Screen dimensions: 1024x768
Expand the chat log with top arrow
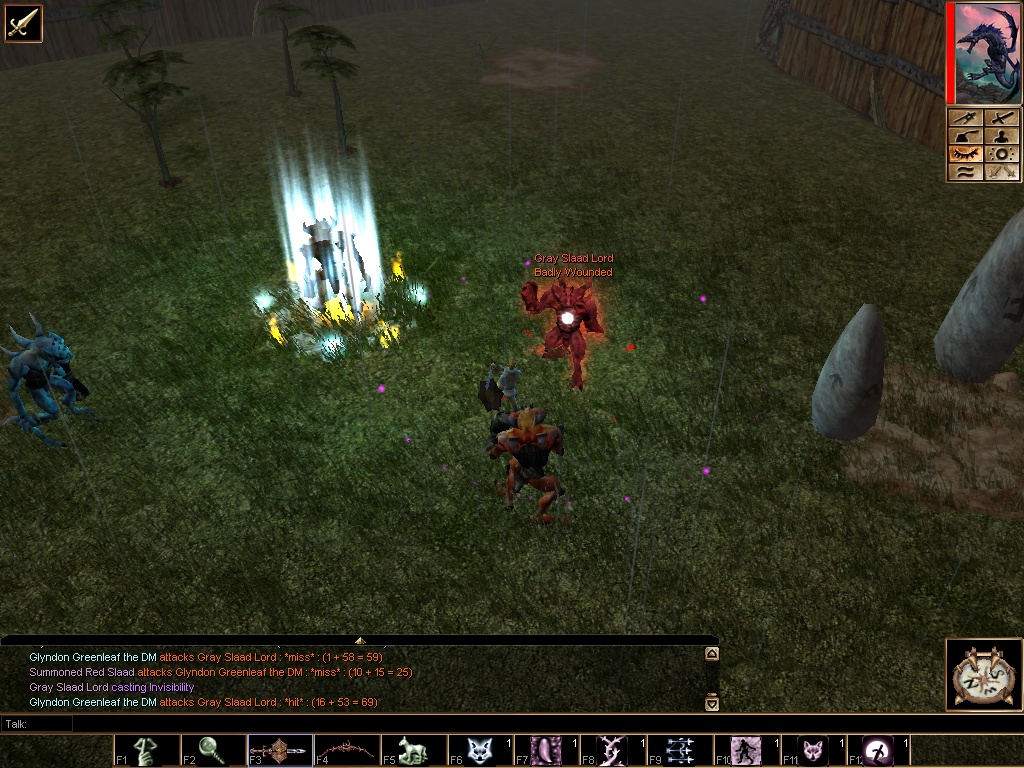[360, 640]
